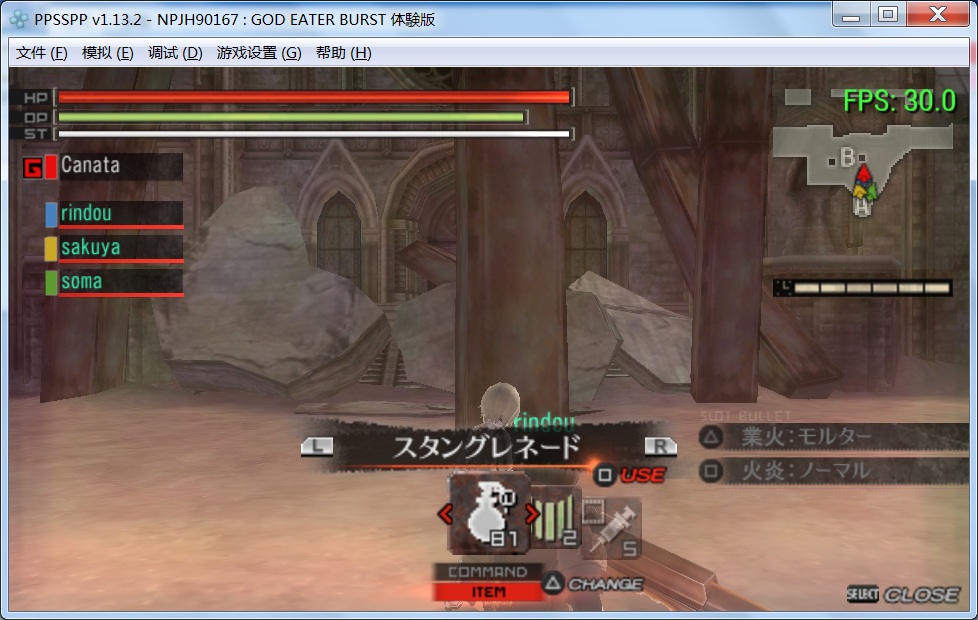Open the 调试 (D) menu
978x620 pixels.
click(174, 53)
